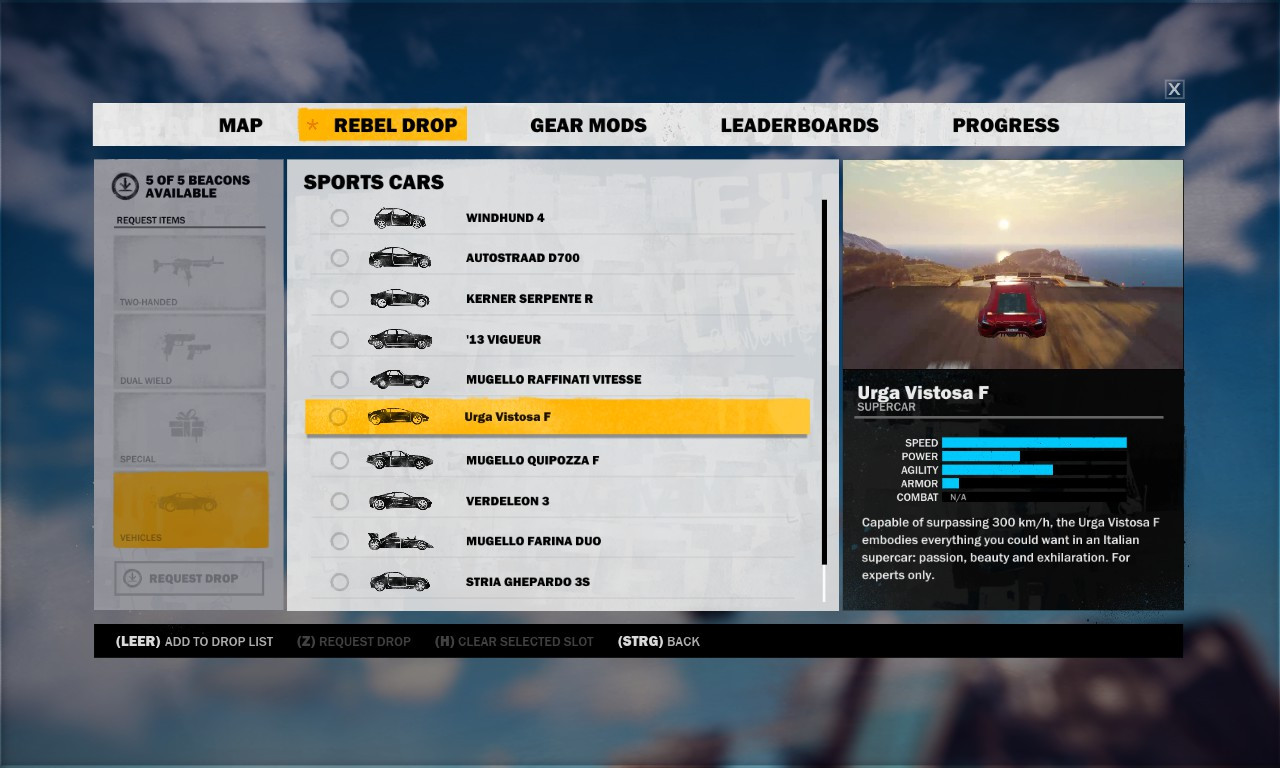Image resolution: width=1280 pixels, height=768 pixels.
Task: Select the Urga Vistosa F radio button
Action: [340, 417]
